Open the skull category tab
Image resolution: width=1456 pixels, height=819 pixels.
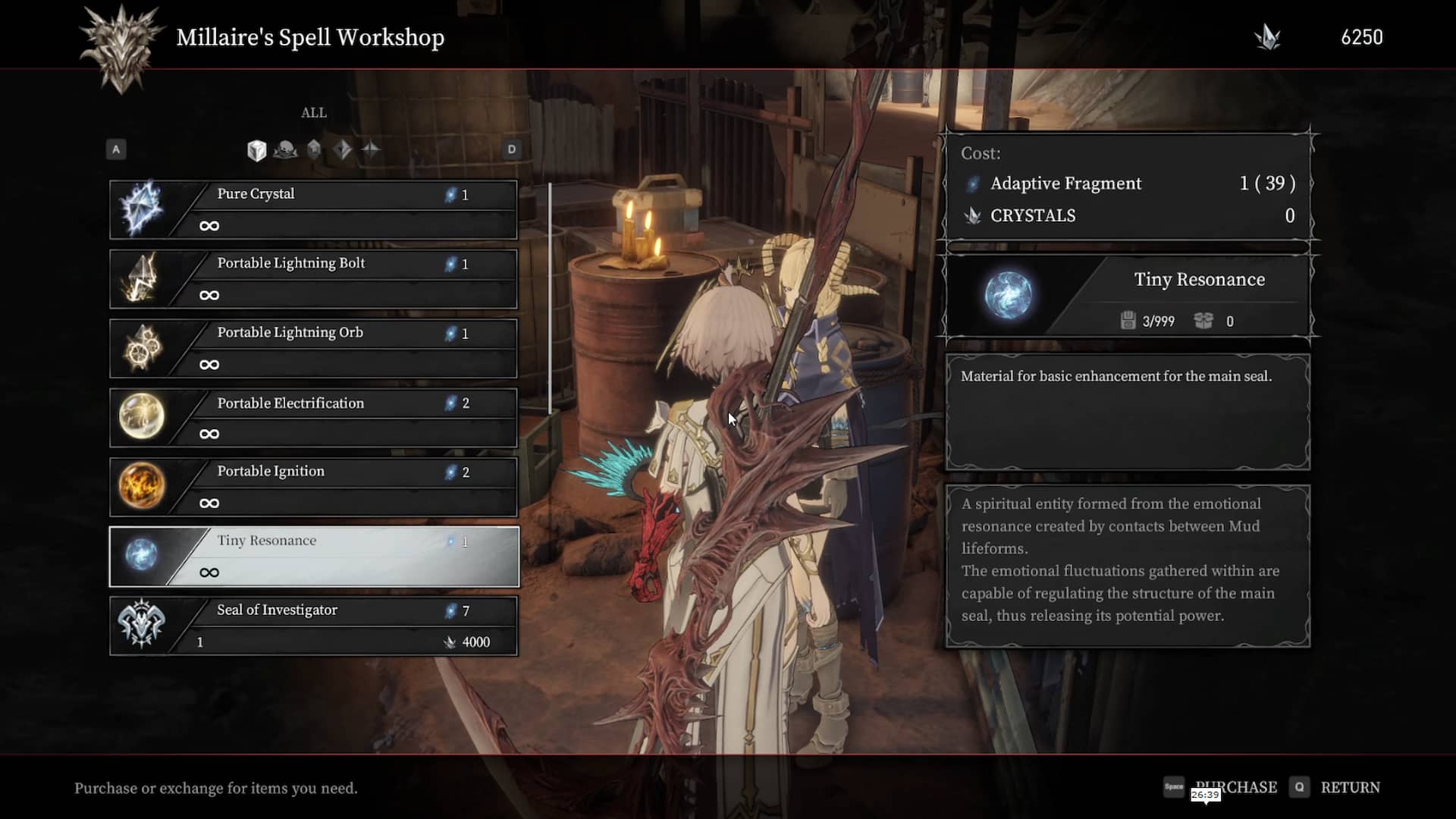[285, 150]
